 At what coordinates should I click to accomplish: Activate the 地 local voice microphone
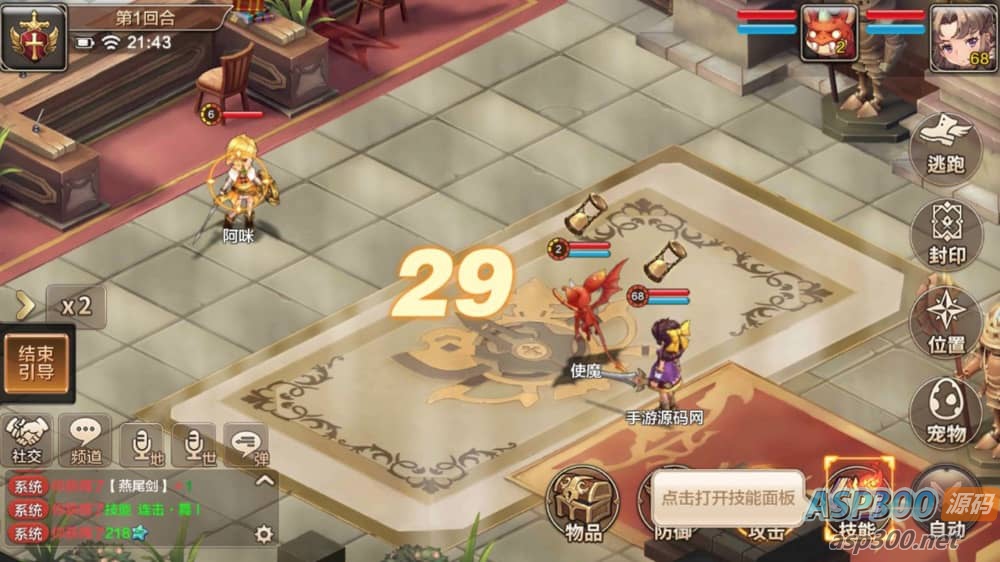[x=141, y=442]
